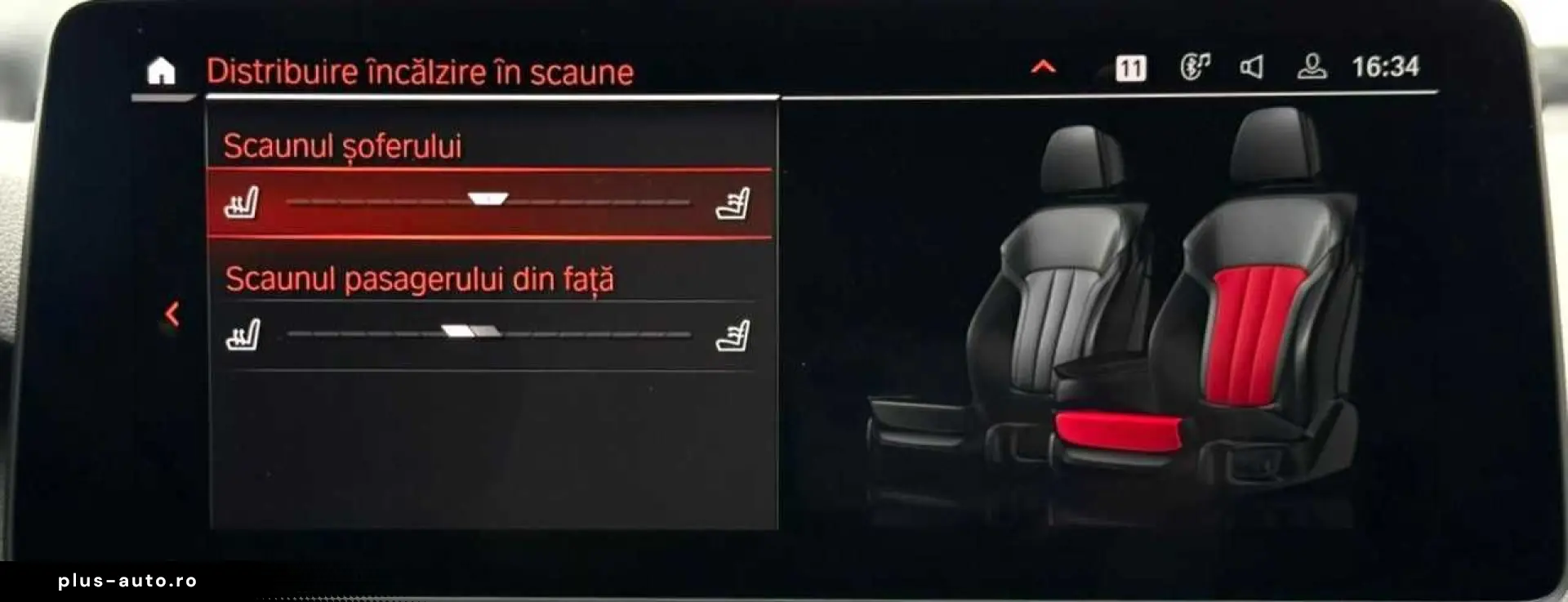The height and width of the screenshot is (602, 1568).
Task: Toggle driver seat heating distribution
Action: tap(488, 197)
